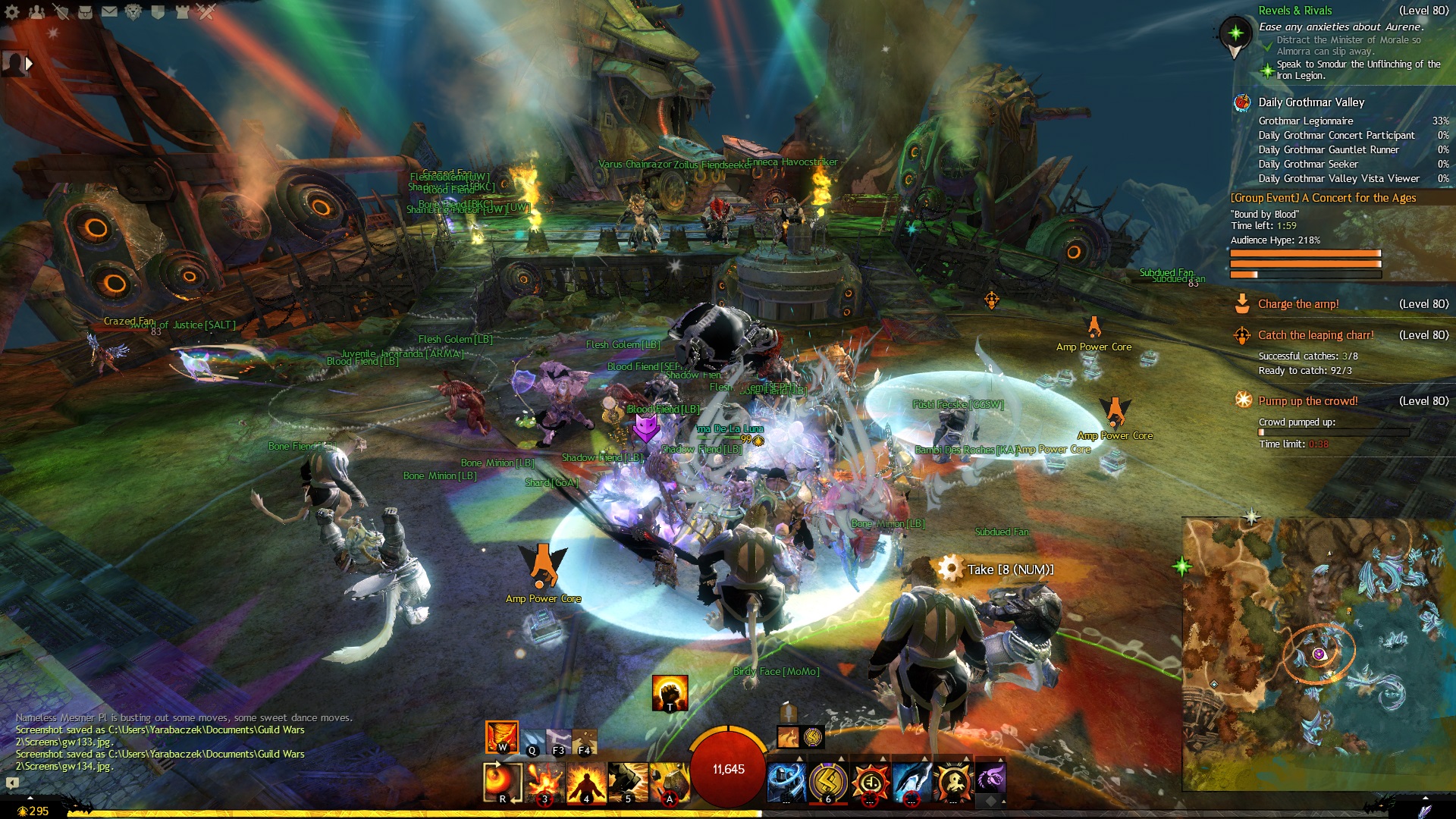Open the Daily Grothmar Valley achievement tracker
The image size is (1456, 819).
click(x=1310, y=102)
